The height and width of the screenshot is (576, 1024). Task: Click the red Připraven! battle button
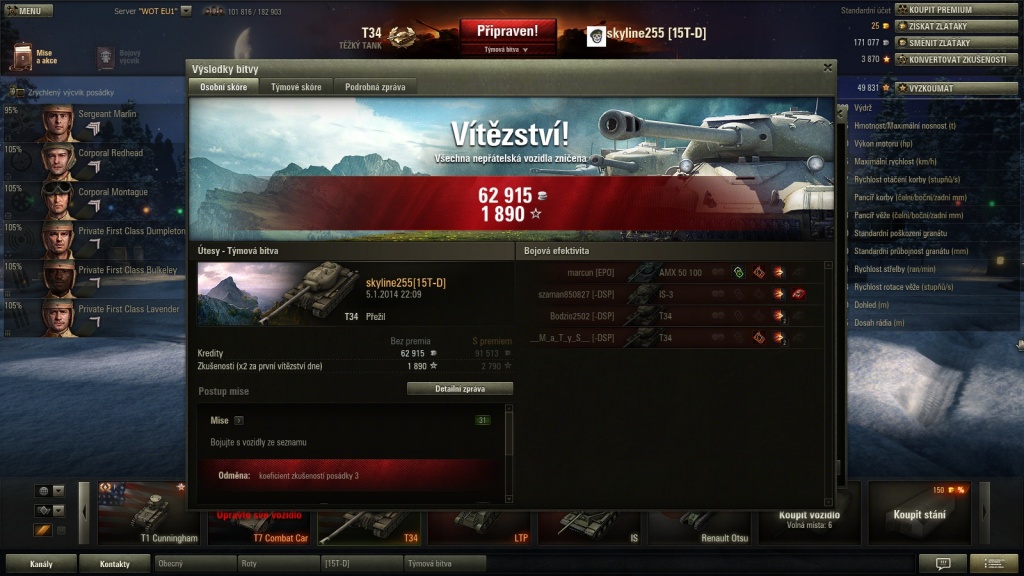pos(508,31)
